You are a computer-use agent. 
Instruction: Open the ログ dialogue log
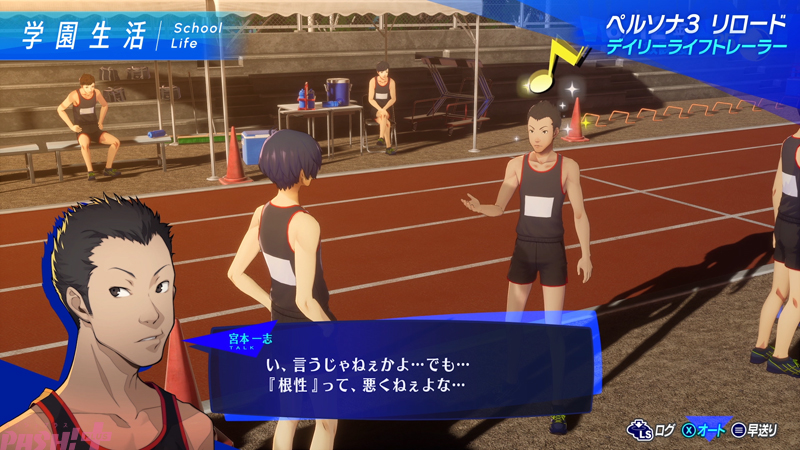coord(650,430)
